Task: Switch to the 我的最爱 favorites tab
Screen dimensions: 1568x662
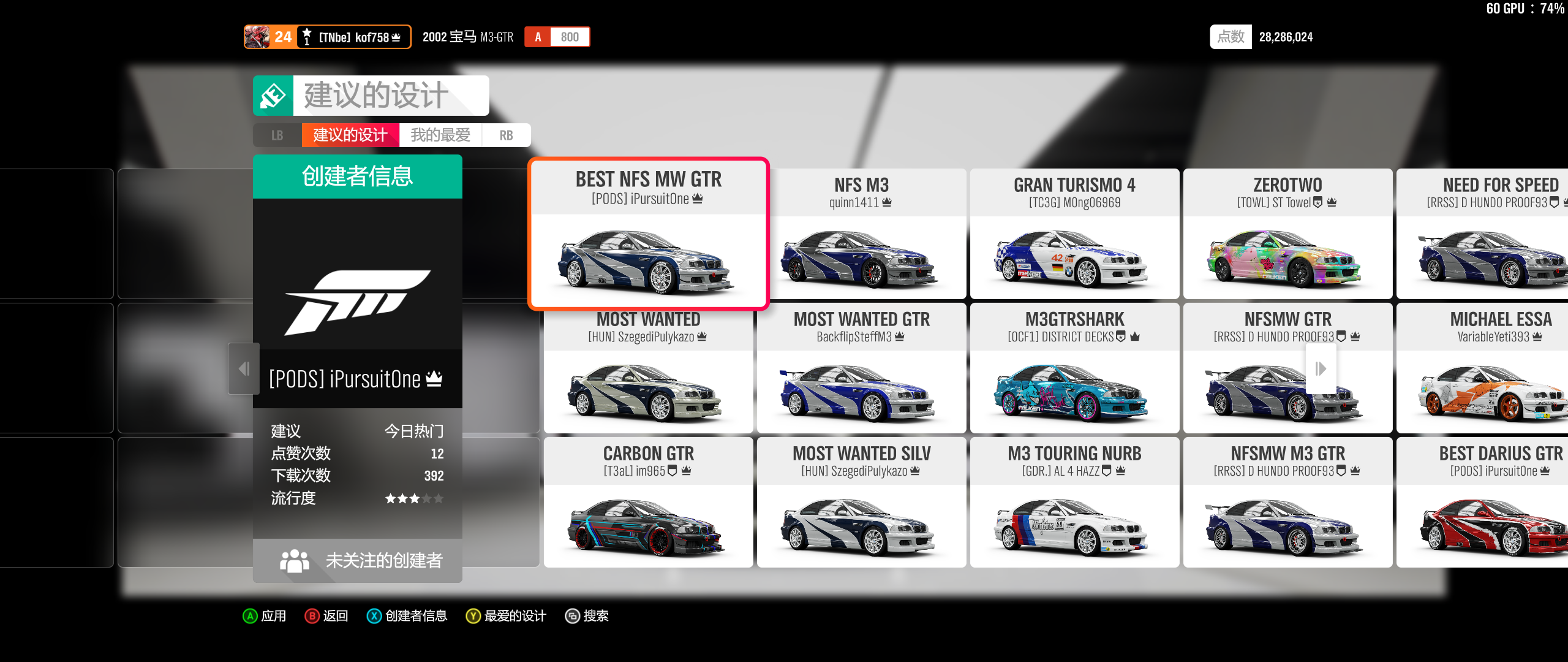Action: 440,135
